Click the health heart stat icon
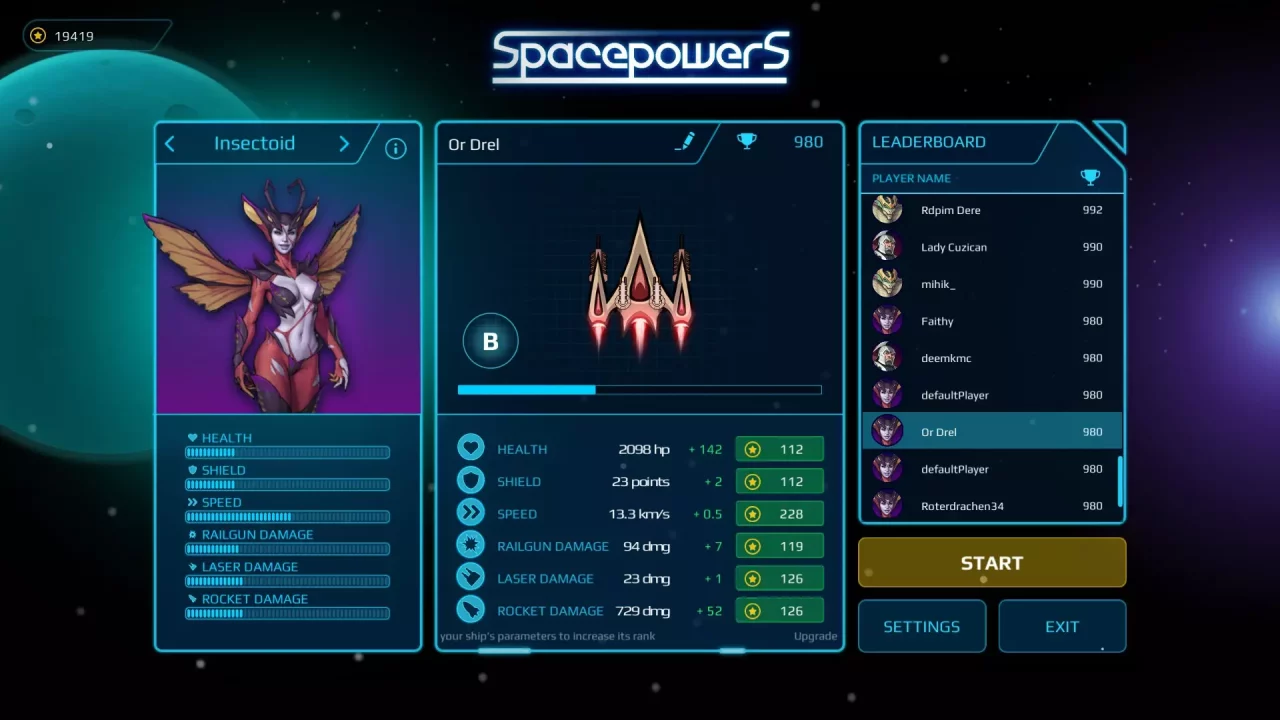 point(471,447)
